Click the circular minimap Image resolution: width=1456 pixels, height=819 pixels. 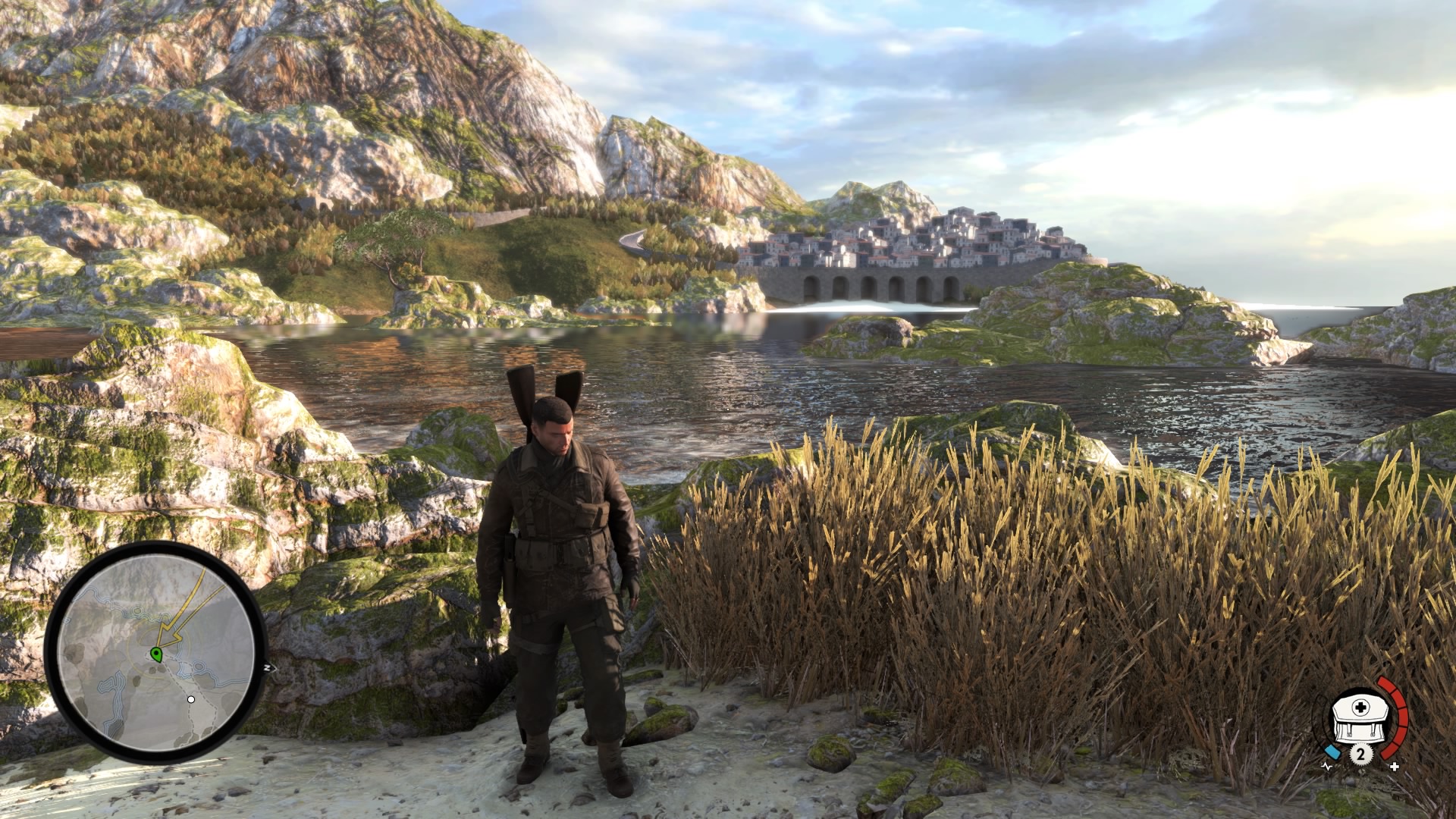[x=155, y=652]
